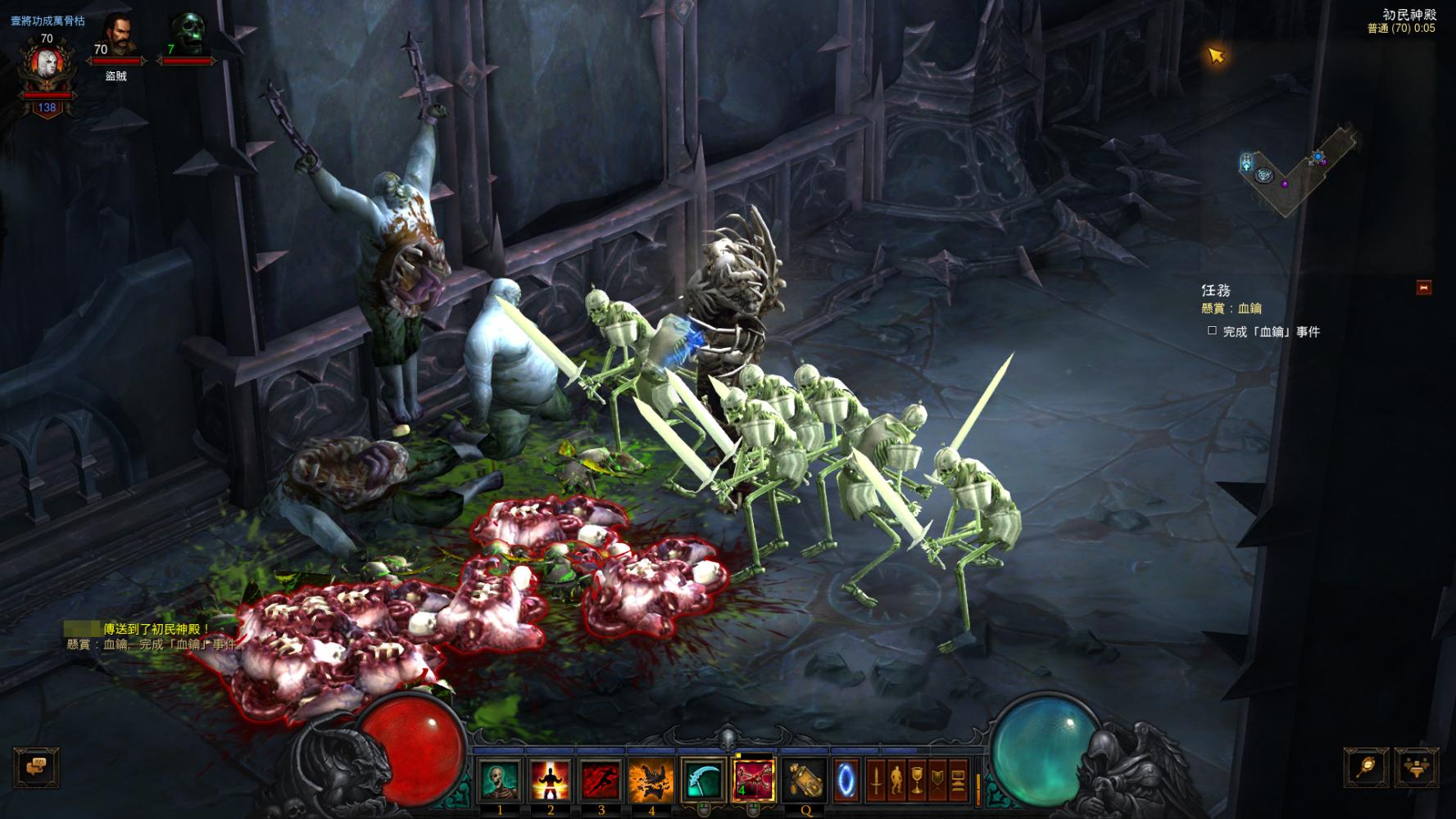Open the skills menu with the sword icon
This screenshot has height=819, width=1456.
(x=875, y=781)
